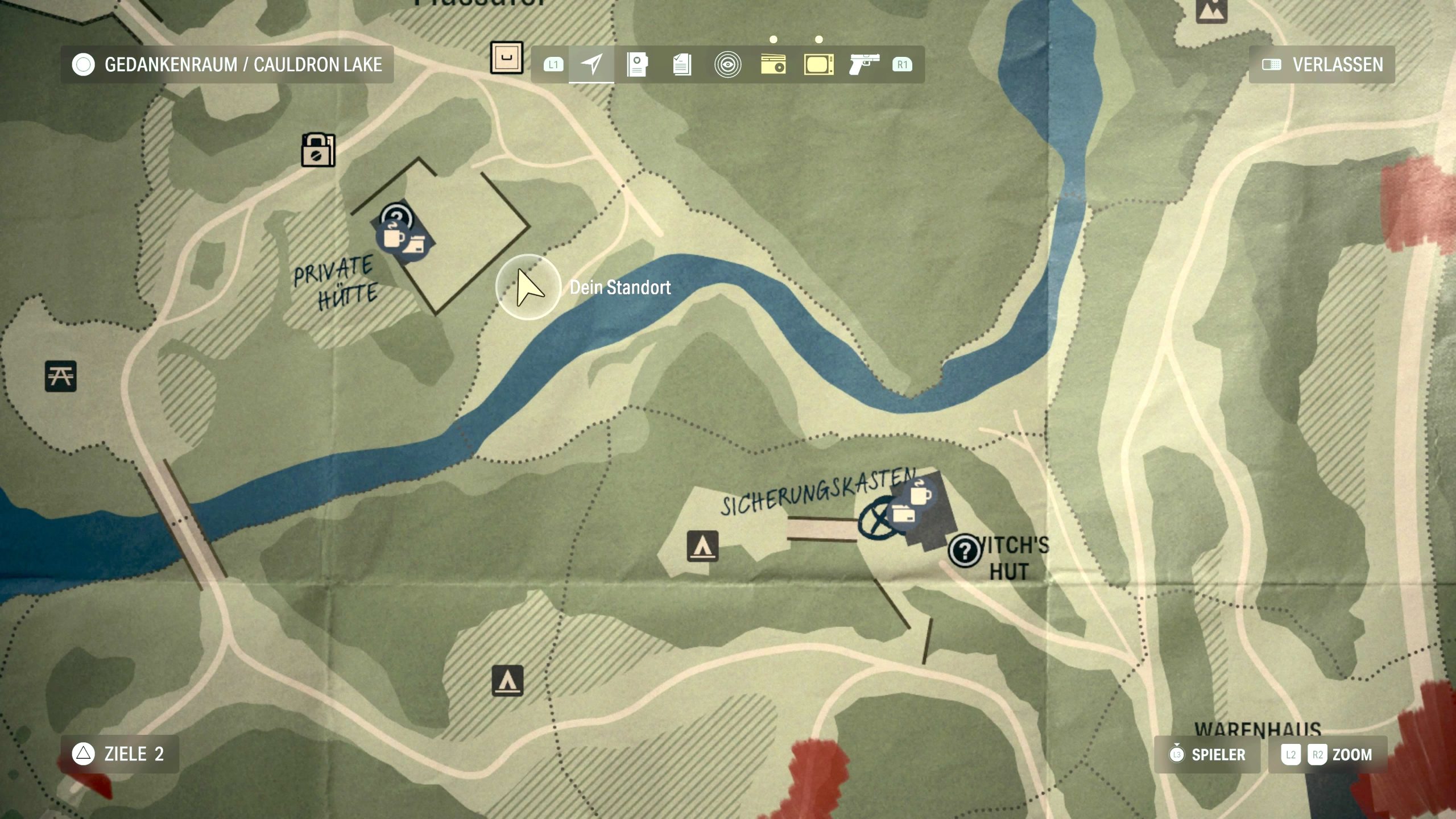The height and width of the screenshot is (819, 1456).
Task: Click the tent marker beside Sicherungskasten
Action: click(x=702, y=546)
